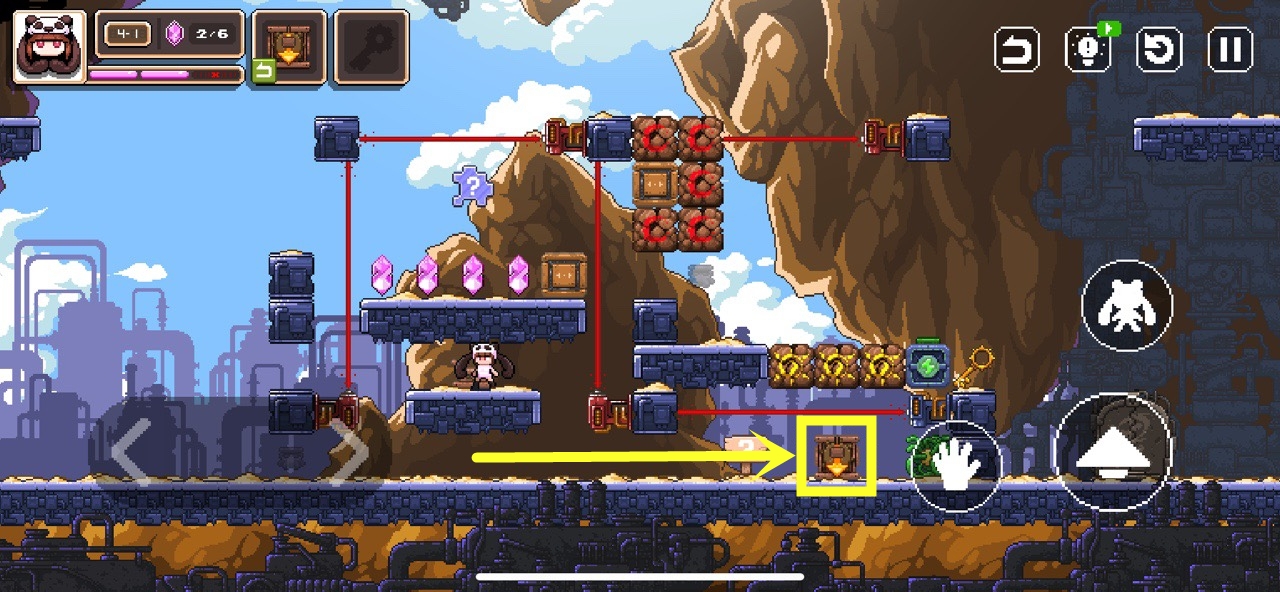This screenshot has width=1280, height=592.
Task: Select the crate item slot in the HUD
Action: (x=289, y=46)
